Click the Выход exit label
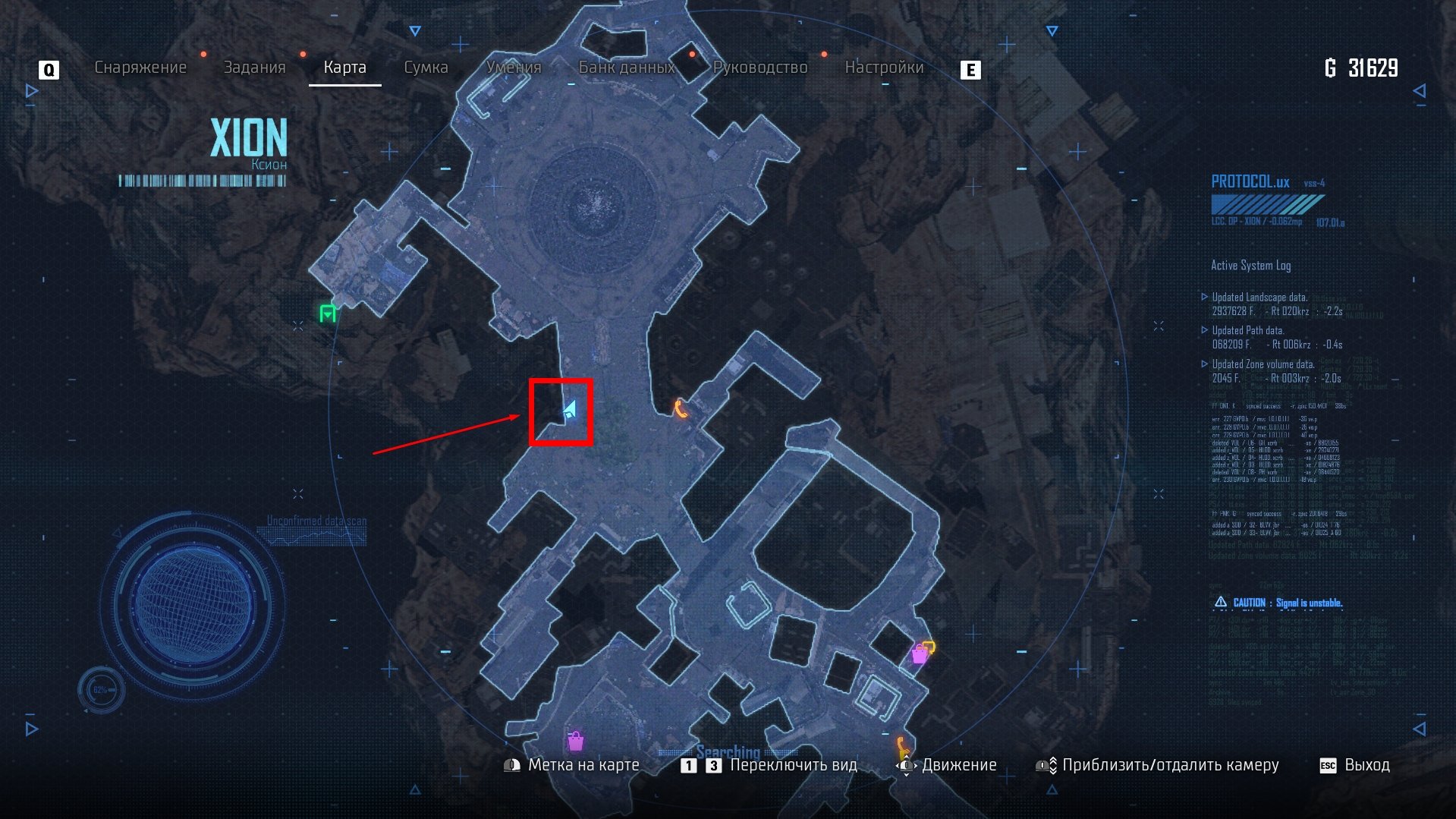Image resolution: width=1456 pixels, height=819 pixels. [x=1366, y=765]
